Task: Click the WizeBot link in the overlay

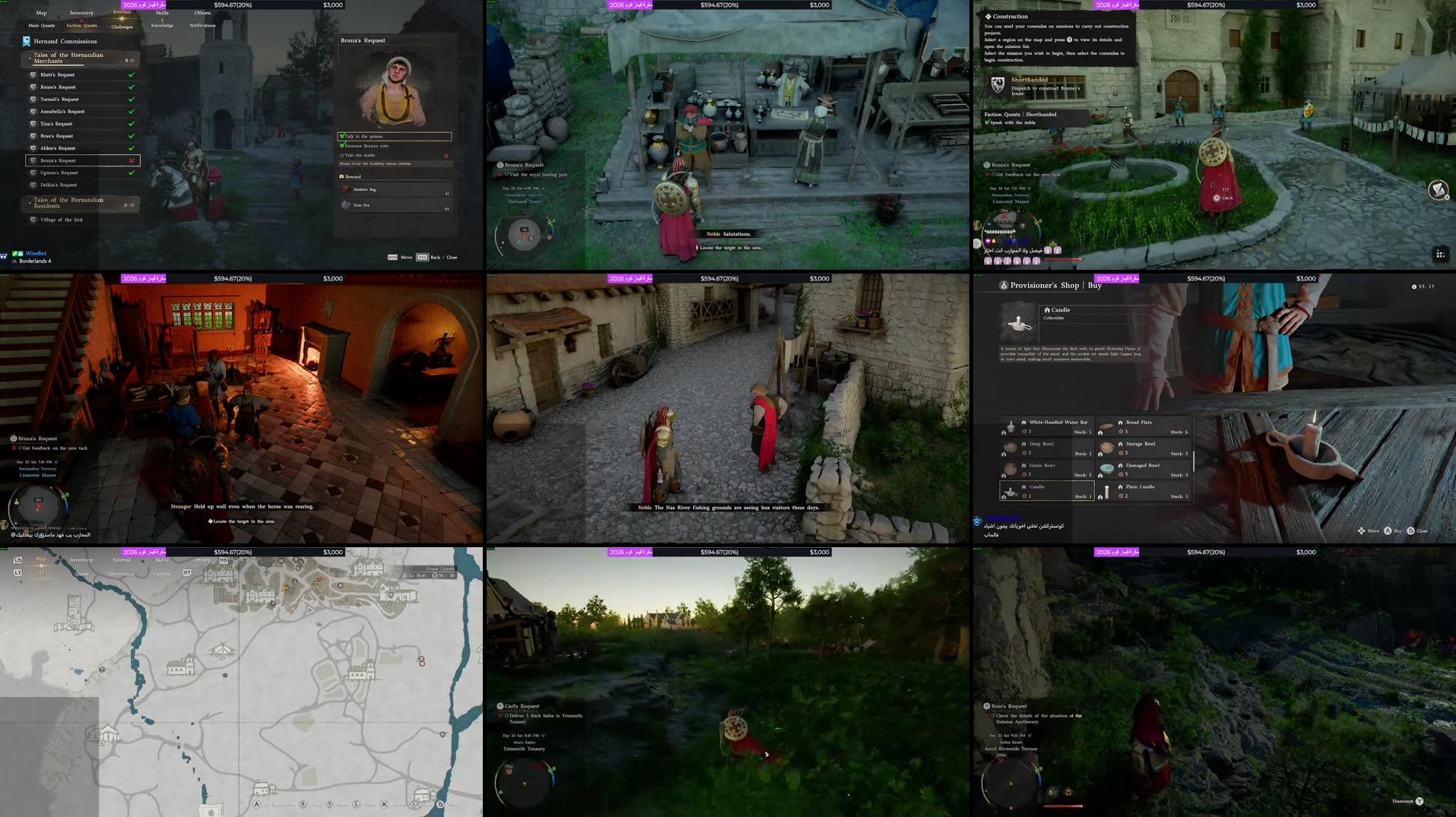Action: [x=36, y=253]
